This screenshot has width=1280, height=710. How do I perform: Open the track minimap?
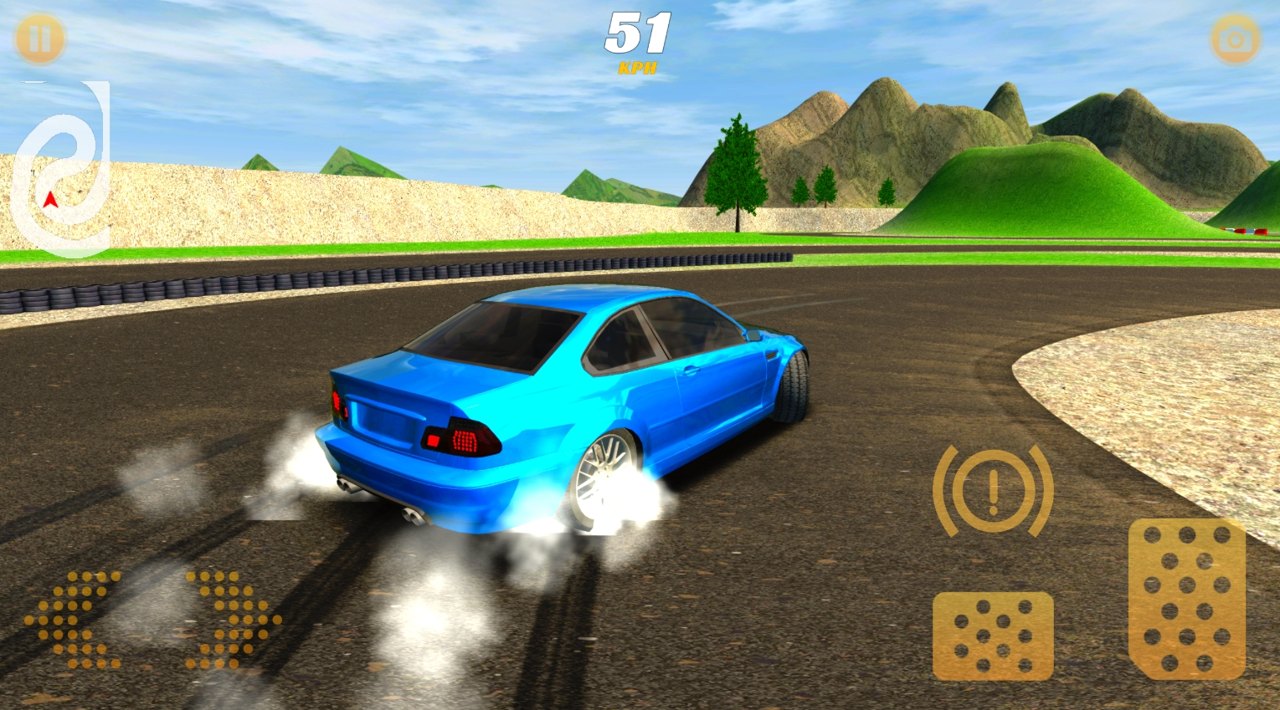(x=62, y=168)
